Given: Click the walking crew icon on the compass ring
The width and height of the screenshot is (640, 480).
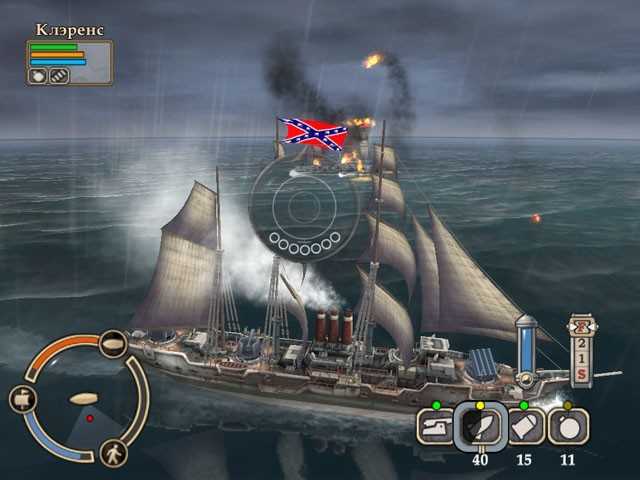Looking at the screenshot, I should click(x=113, y=453).
